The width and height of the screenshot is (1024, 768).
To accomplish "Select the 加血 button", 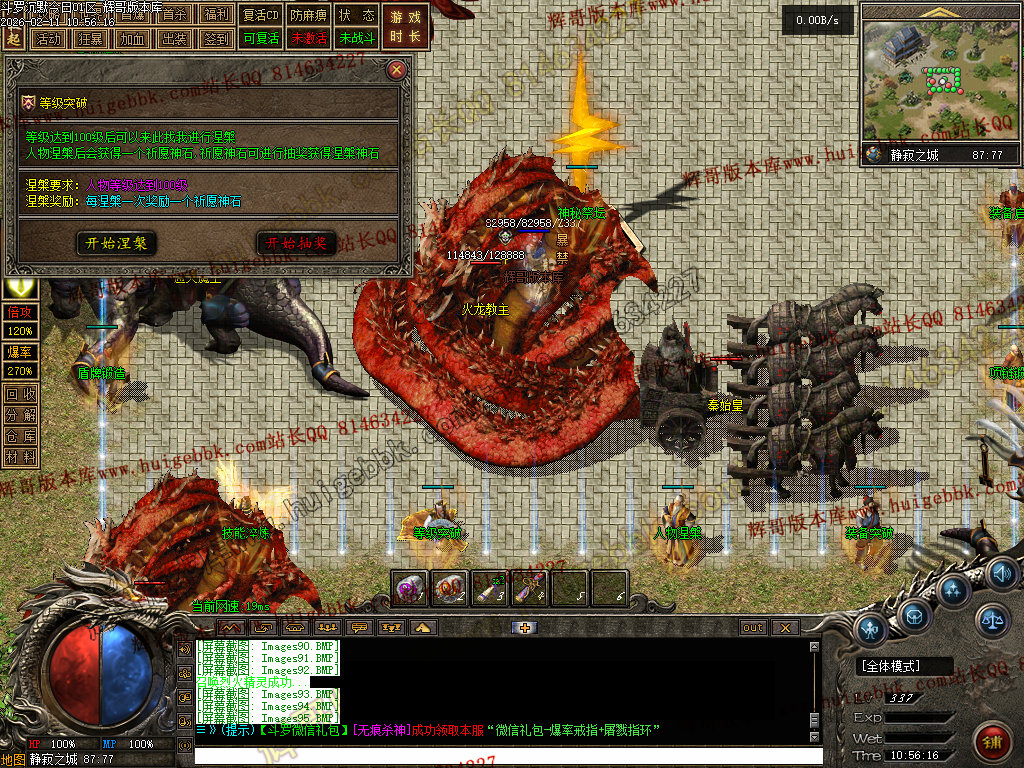I will pyautogui.click(x=131, y=39).
